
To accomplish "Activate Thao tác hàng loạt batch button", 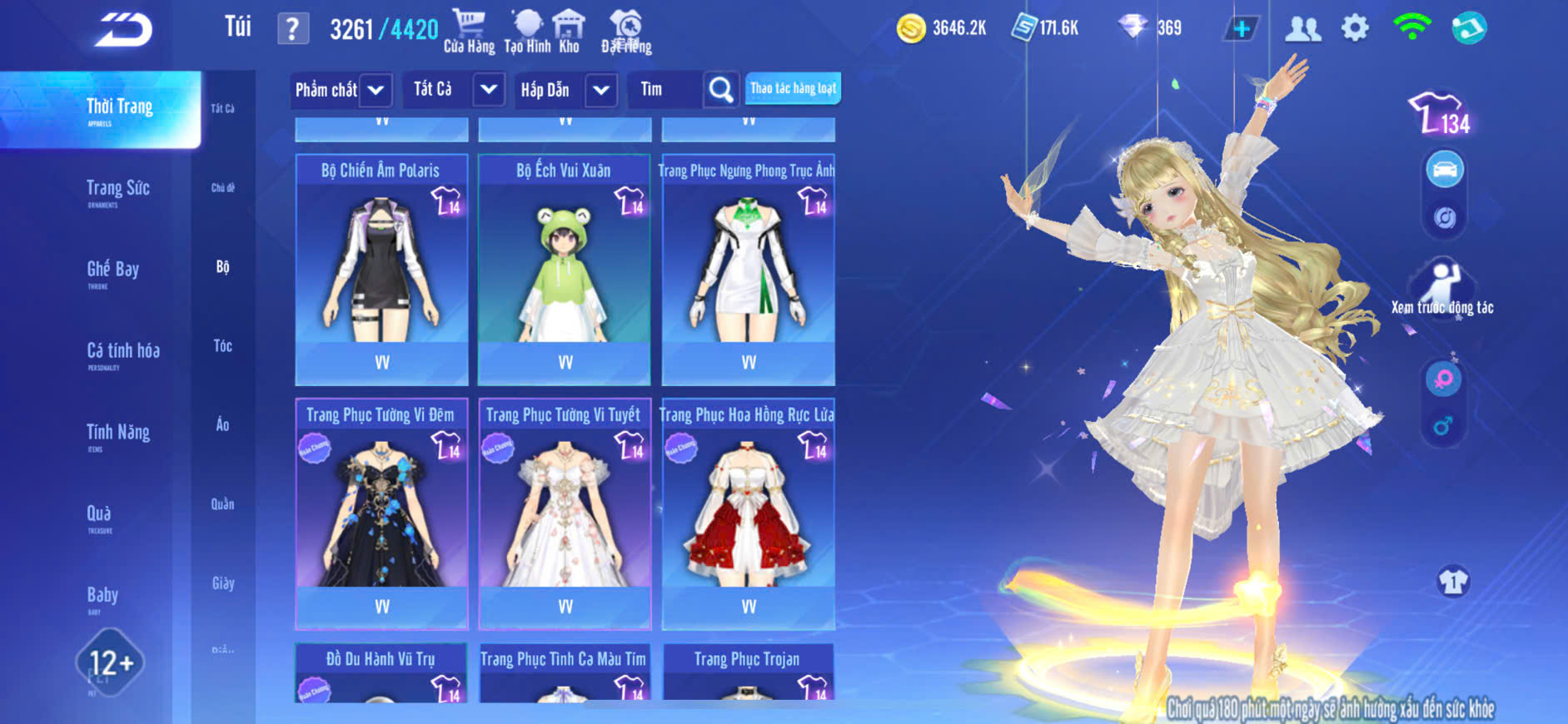I will [793, 88].
